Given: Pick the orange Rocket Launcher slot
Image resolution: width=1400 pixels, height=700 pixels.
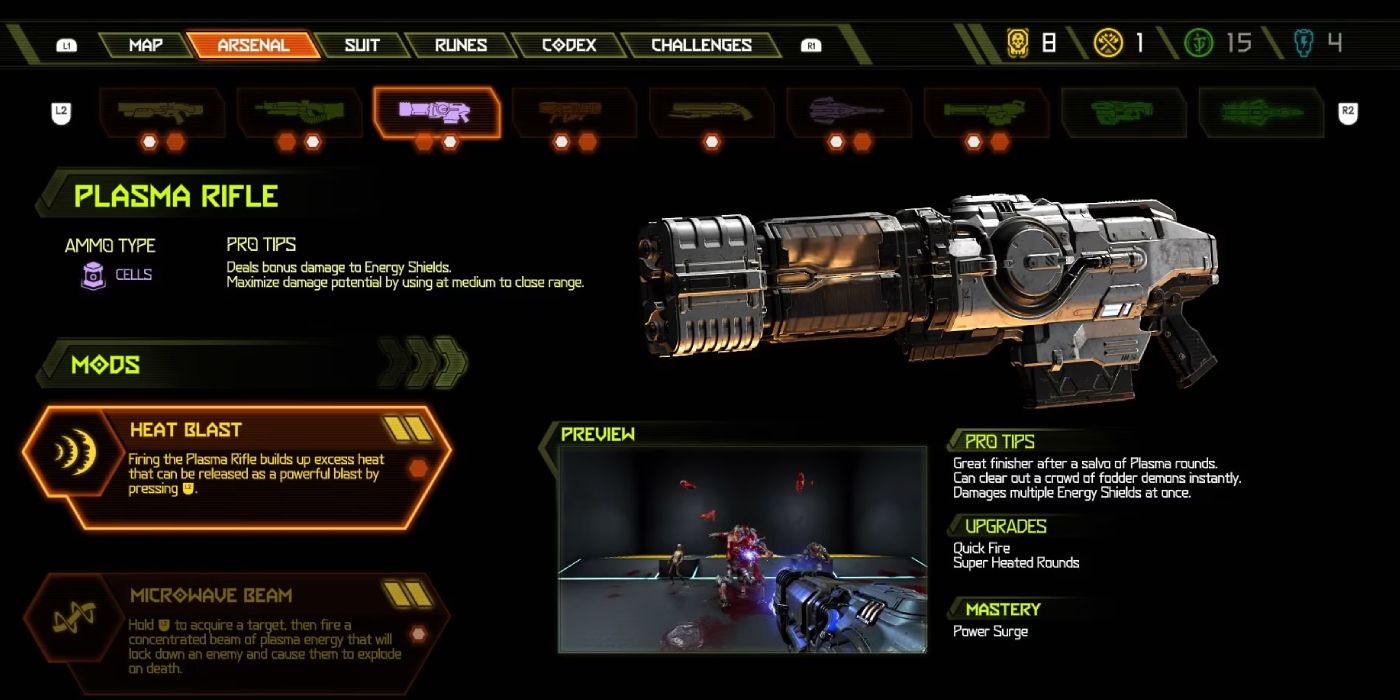Looking at the screenshot, I should (x=574, y=111).
